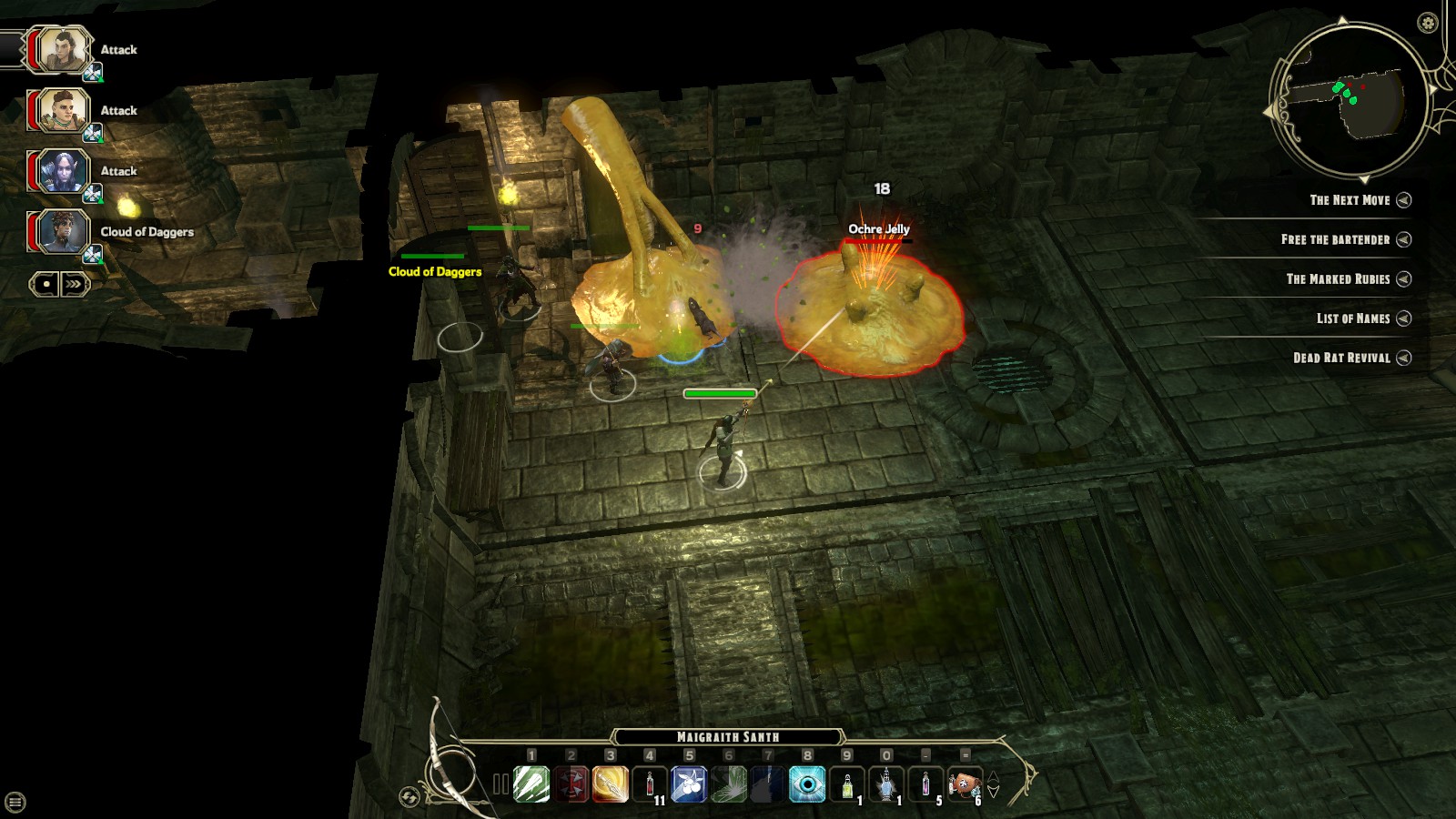The image size is (1456, 819).
Task: Activate the green arrows ability in slot 1
Action: (x=531, y=784)
